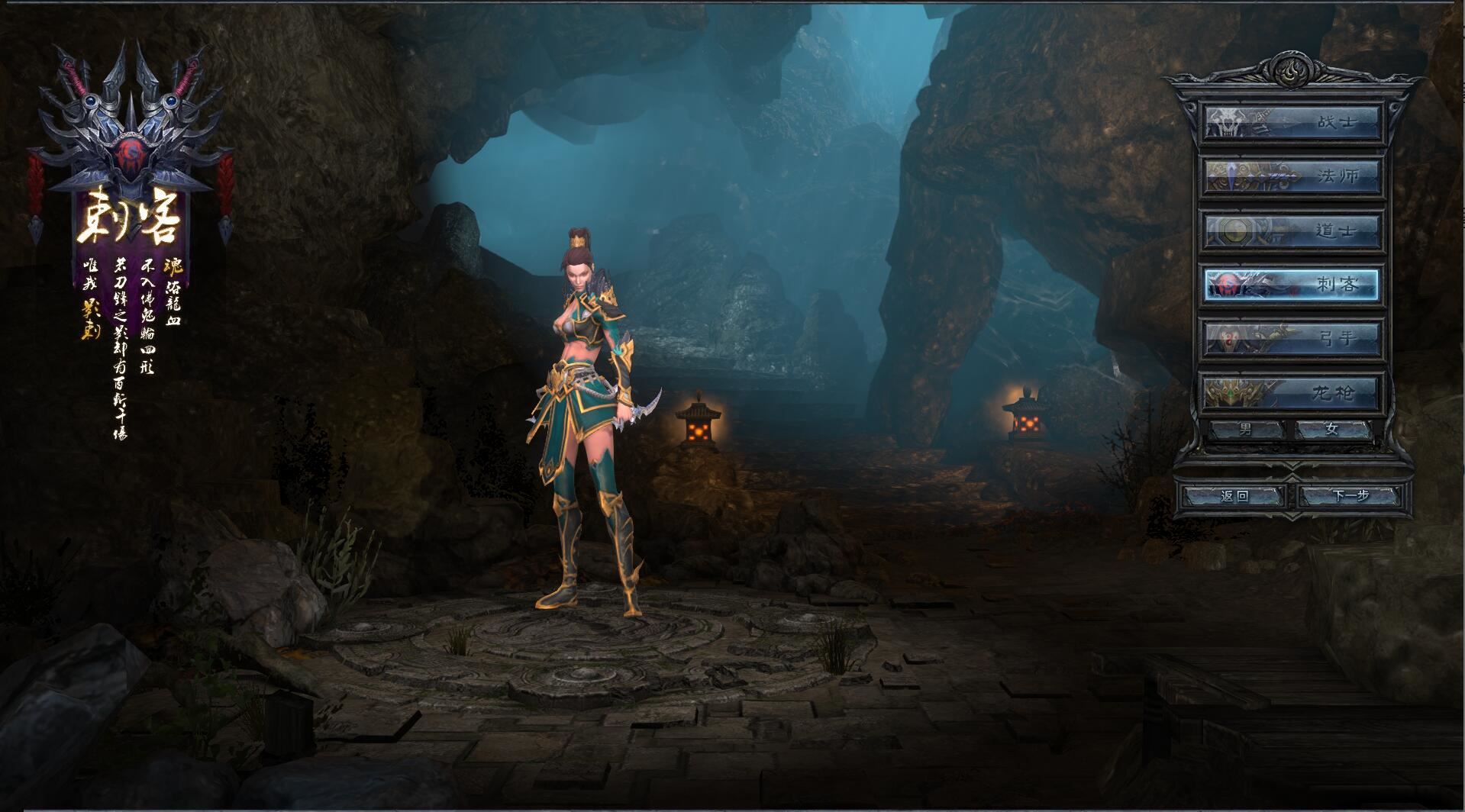Switch gender to 女 (female)
The width and height of the screenshot is (1465, 812).
1332,430
